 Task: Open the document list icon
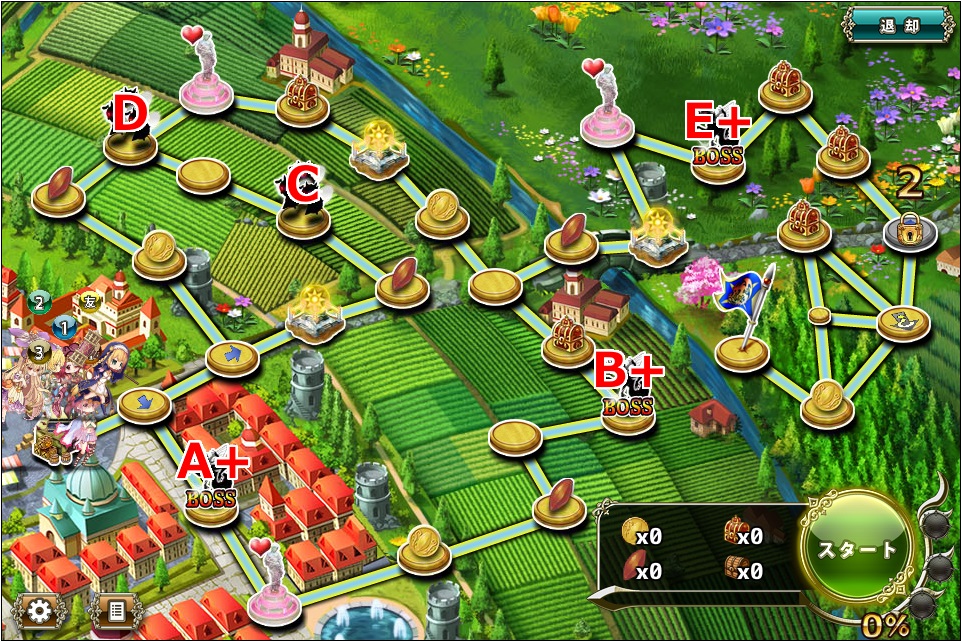pos(116,609)
